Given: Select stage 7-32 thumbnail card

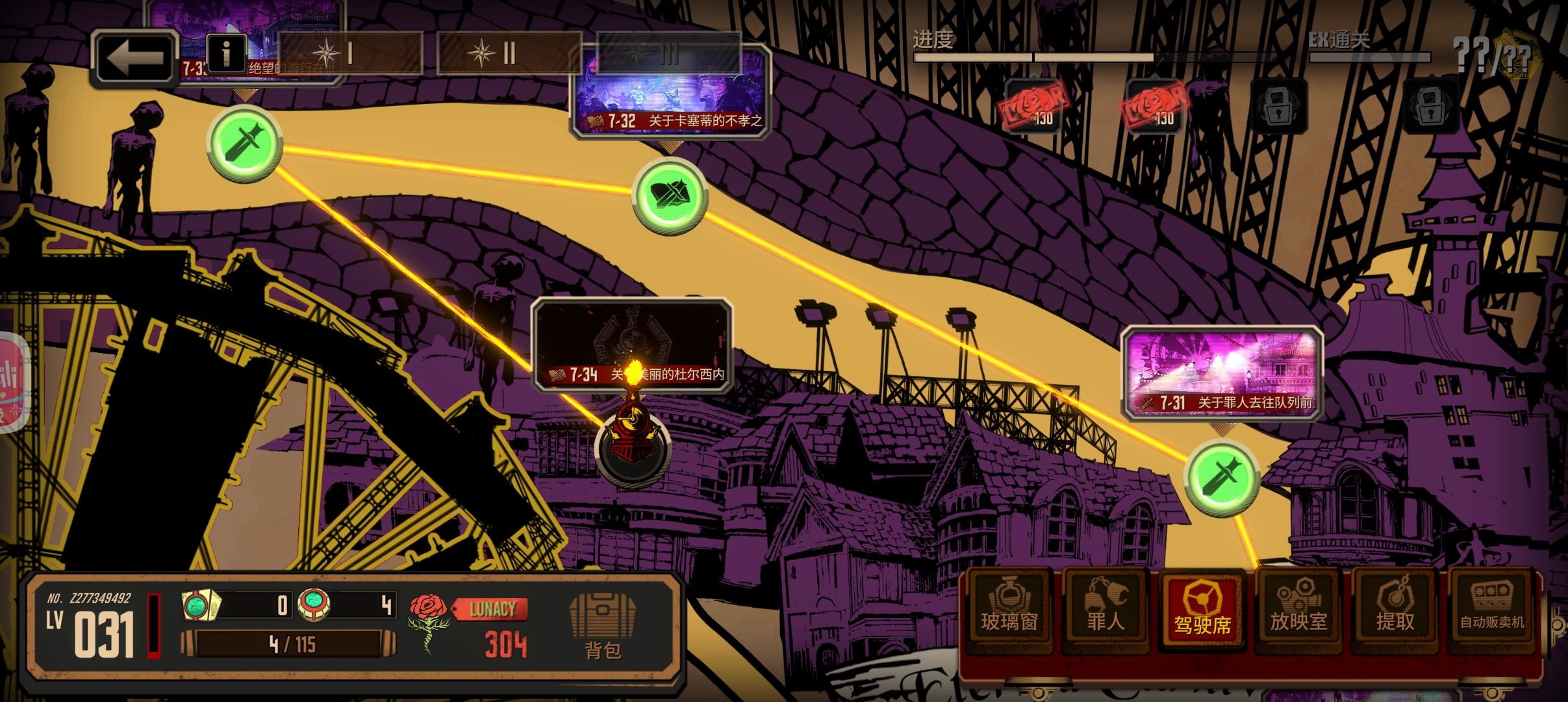Looking at the screenshot, I should [x=670, y=92].
